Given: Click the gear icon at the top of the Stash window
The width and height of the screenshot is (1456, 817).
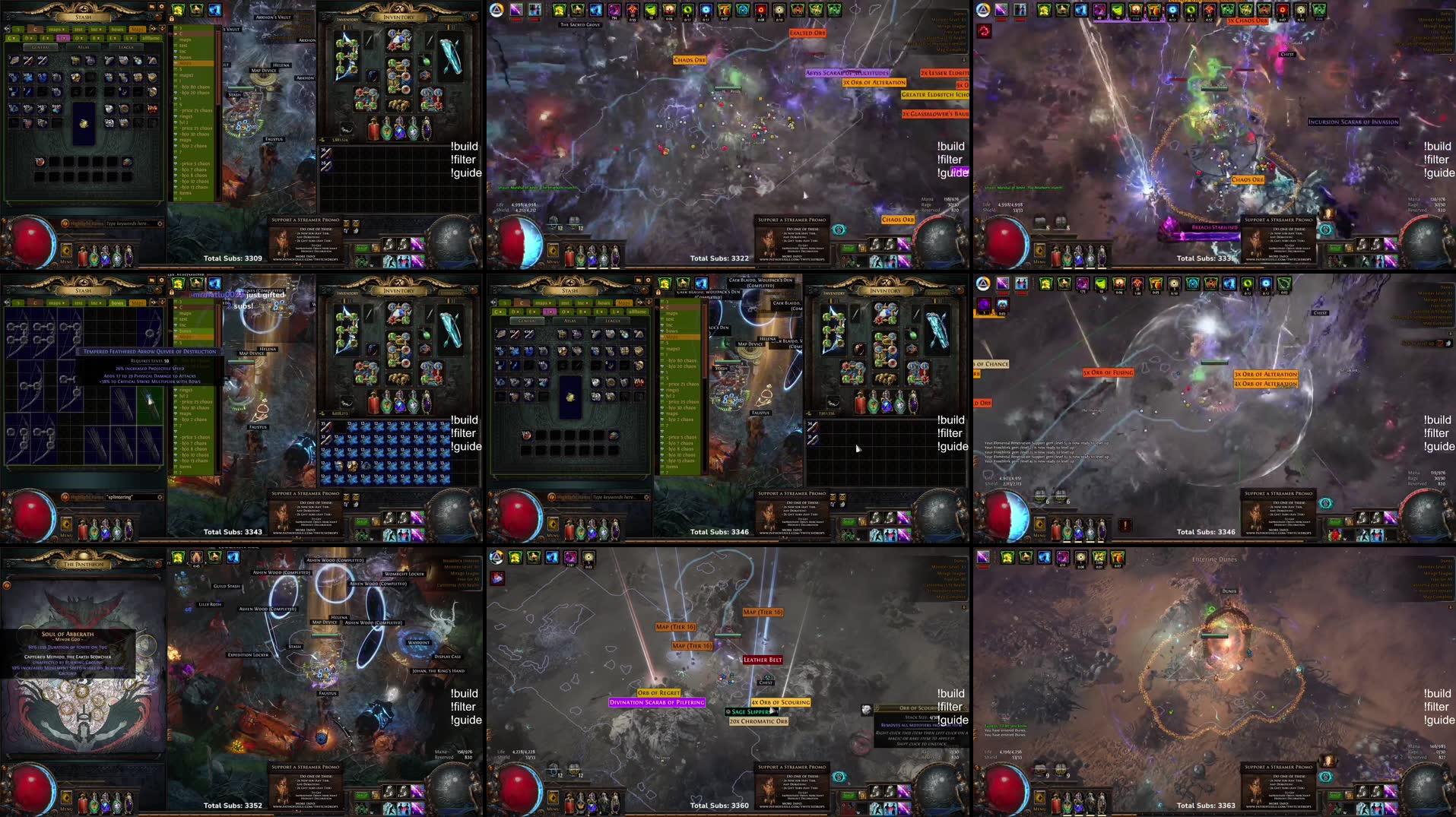Looking at the screenshot, I should (x=161, y=6).
